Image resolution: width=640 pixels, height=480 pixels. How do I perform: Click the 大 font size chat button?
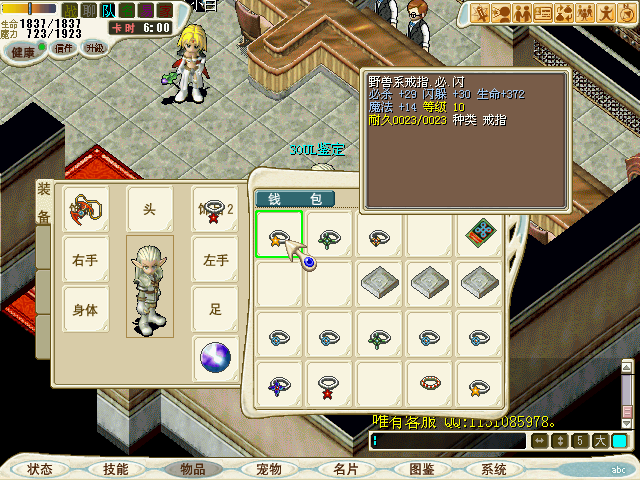coord(600,441)
